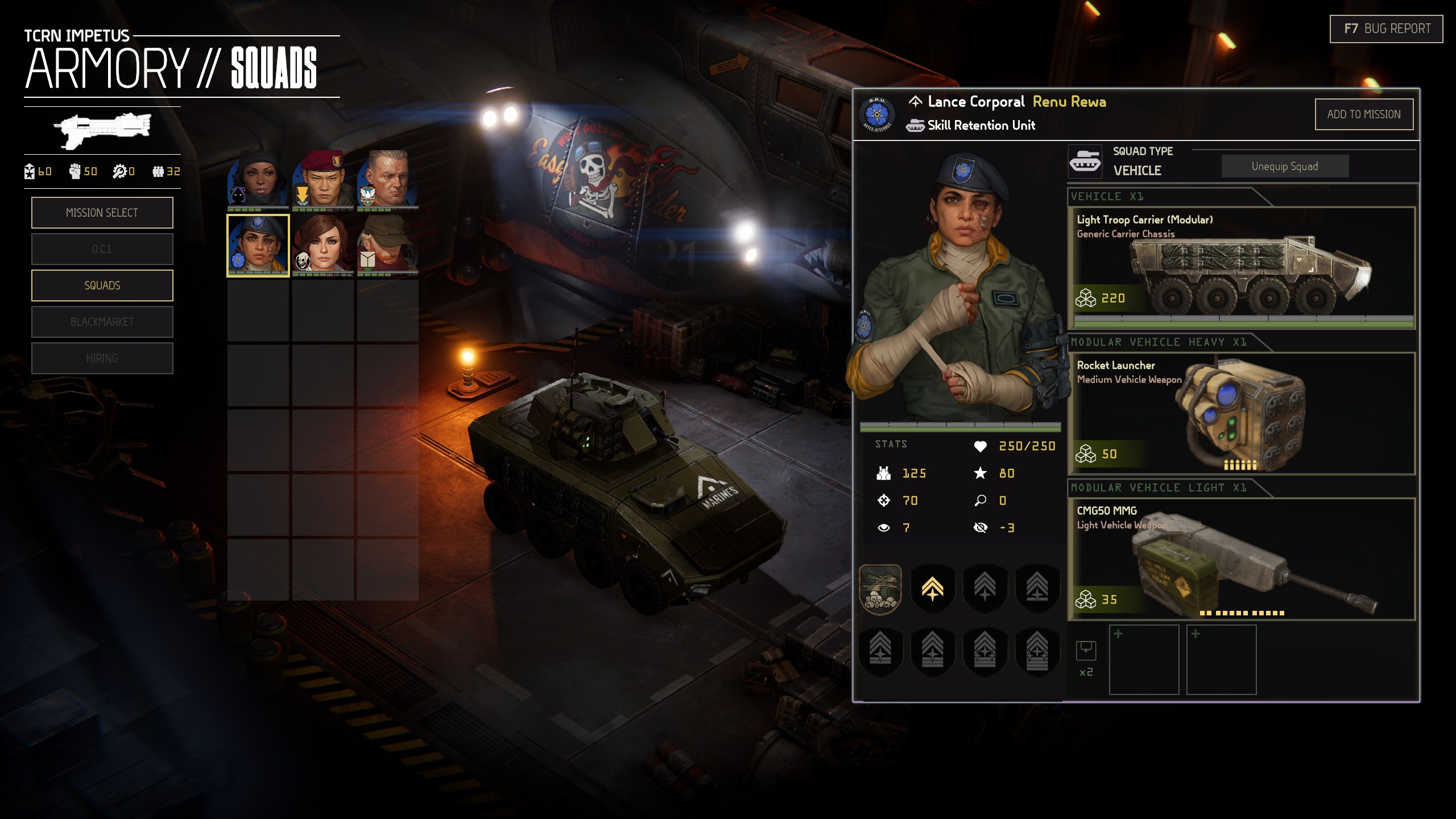This screenshot has width=1456, height=819.
Task: Open the Blackmarket menu
Action: (102, 322)
